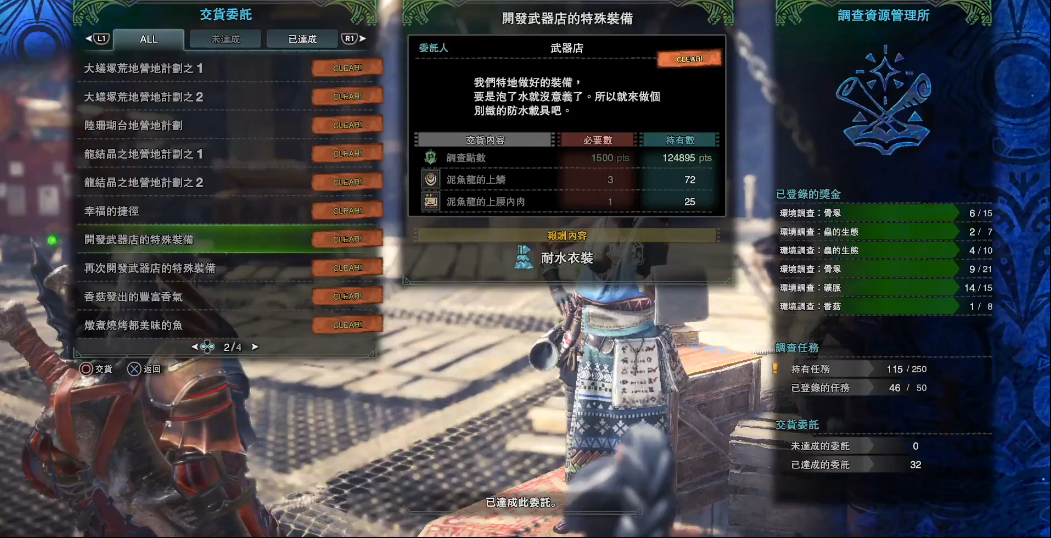Image resolution: width=1051 pixels, height=538 pixels.
Task: Go to the previous request list page
Action: [194, 347]
